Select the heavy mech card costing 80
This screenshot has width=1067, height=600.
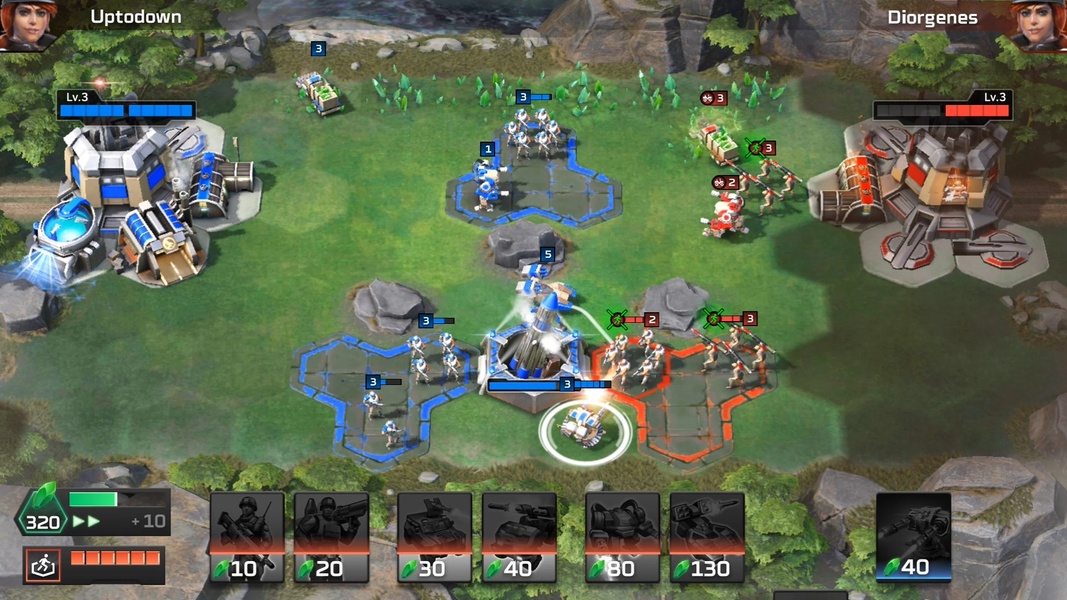[622, 537]
